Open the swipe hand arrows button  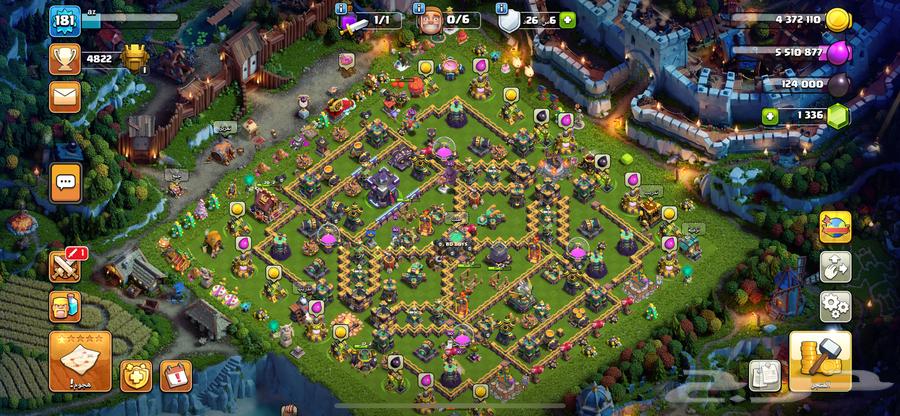(836, 266)
